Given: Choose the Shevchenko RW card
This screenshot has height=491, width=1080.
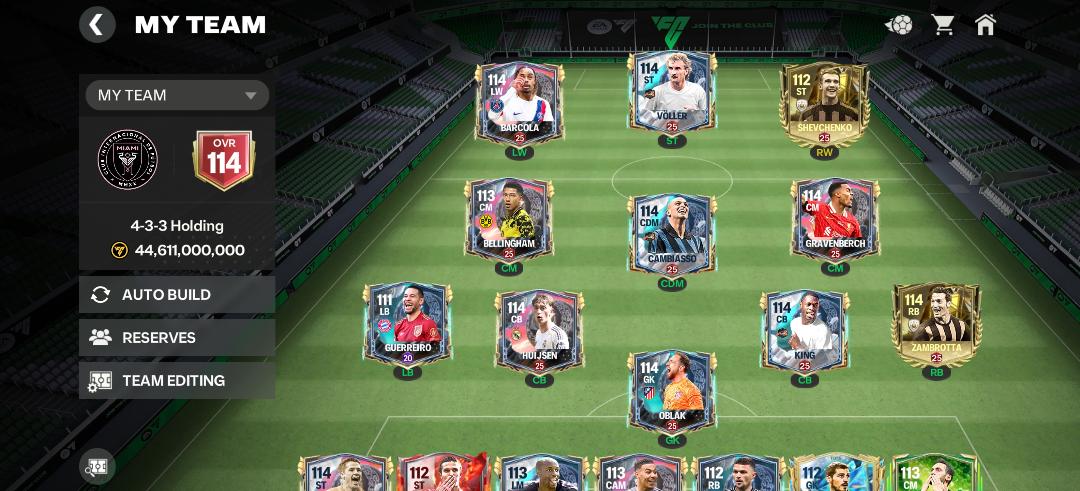Looking at the screenshot, I should (x=825, y=105).
